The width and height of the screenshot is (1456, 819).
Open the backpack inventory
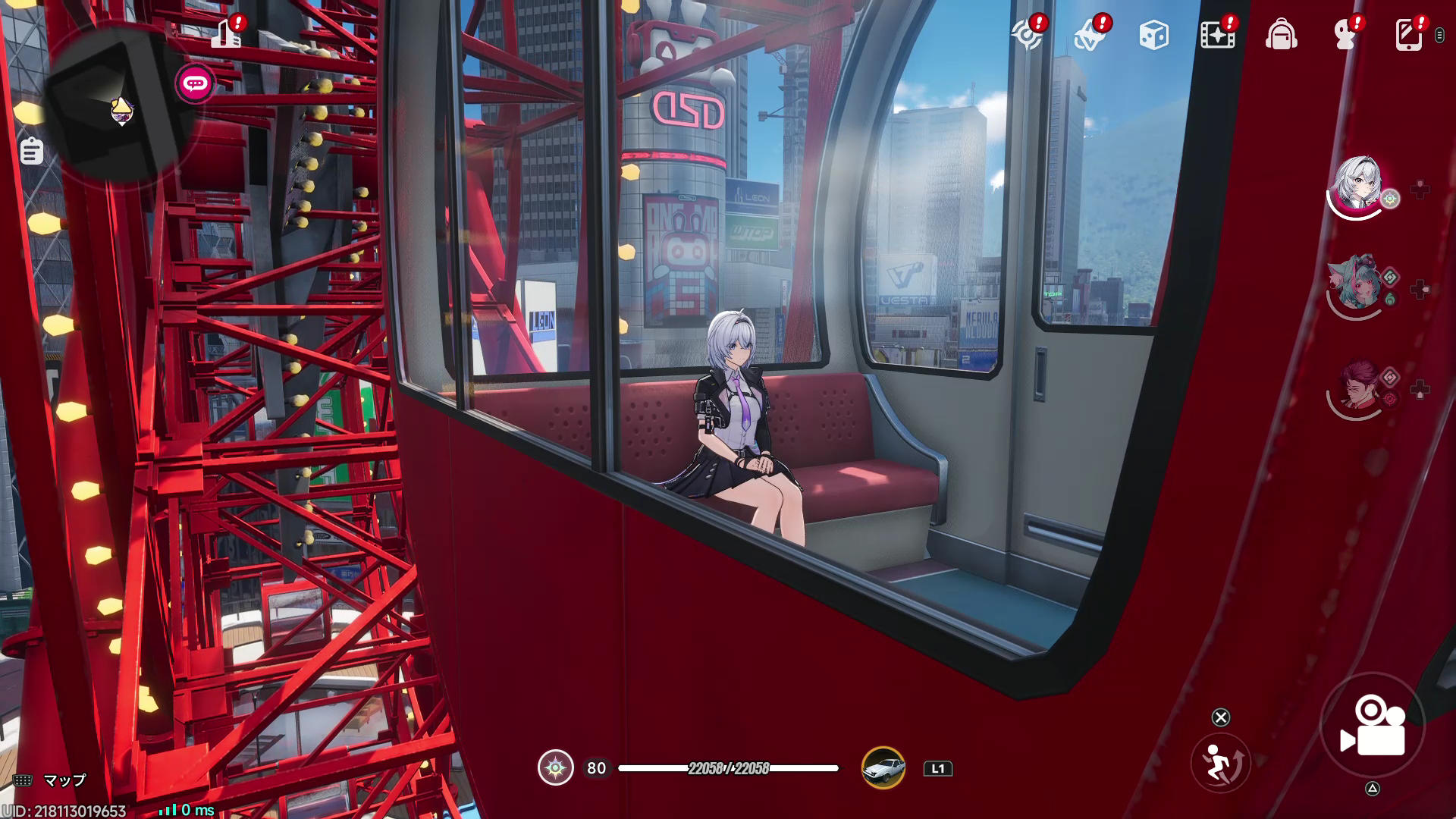pos(1281,35)
